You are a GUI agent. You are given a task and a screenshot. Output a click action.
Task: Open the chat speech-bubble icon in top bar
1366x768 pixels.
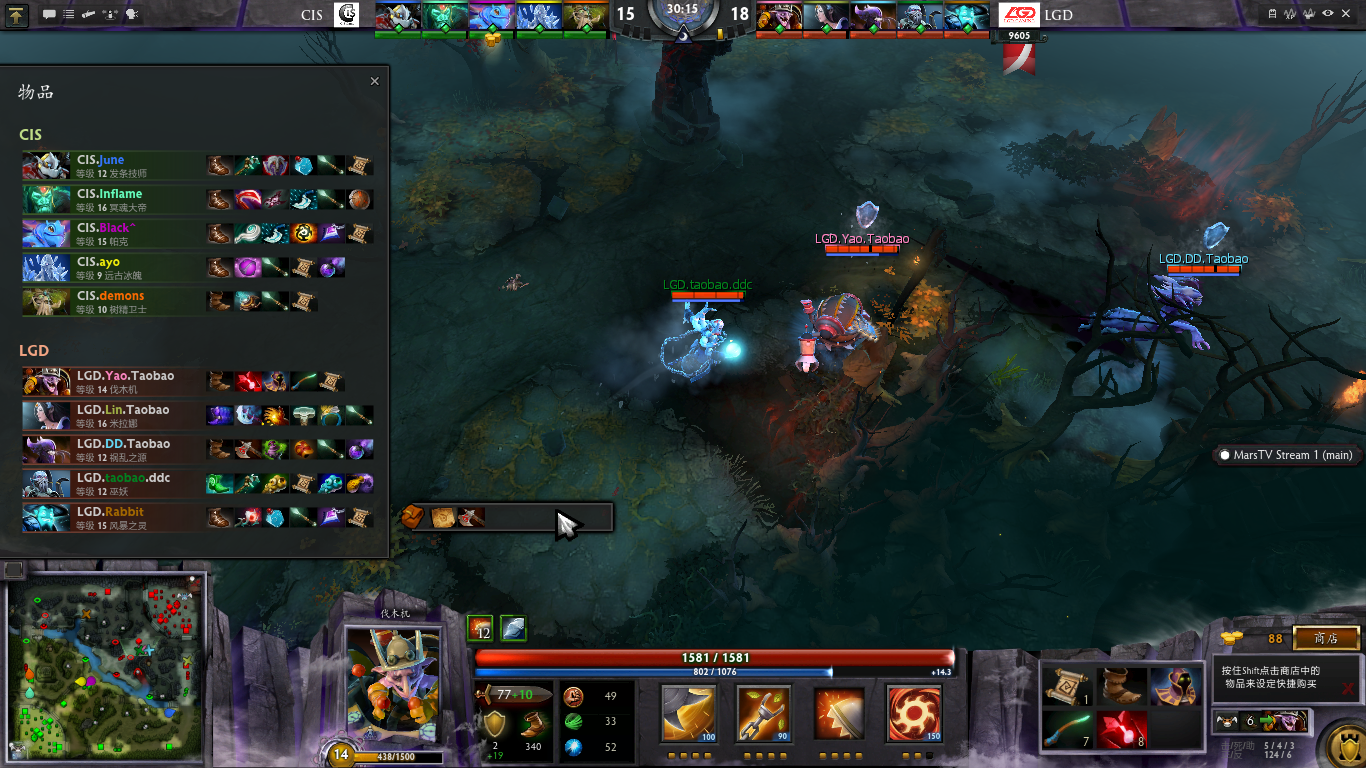coord(49,15)
